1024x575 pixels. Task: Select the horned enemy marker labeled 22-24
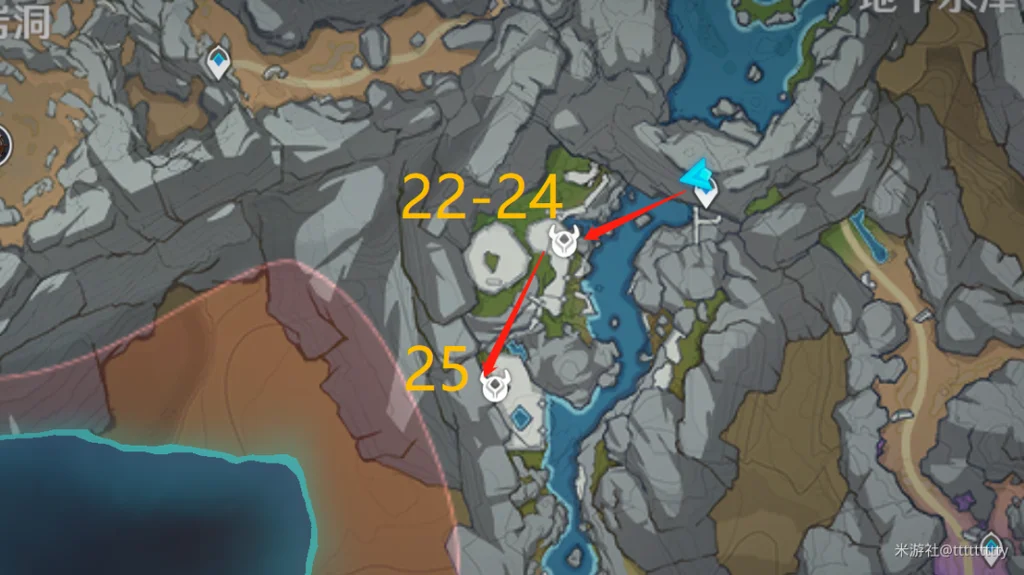[565, 240]
